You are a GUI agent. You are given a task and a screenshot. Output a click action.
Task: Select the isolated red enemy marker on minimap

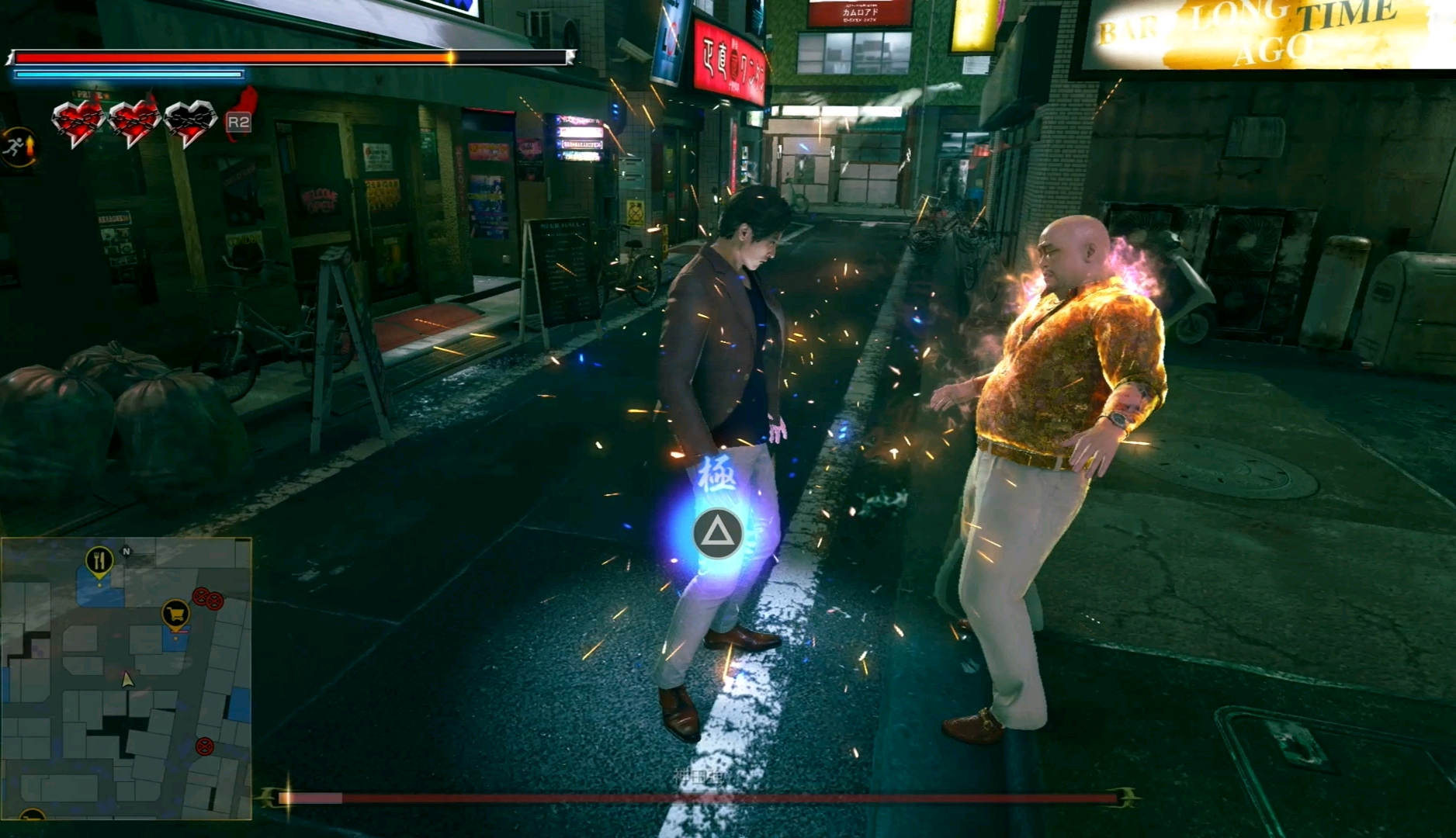(204, 747)
